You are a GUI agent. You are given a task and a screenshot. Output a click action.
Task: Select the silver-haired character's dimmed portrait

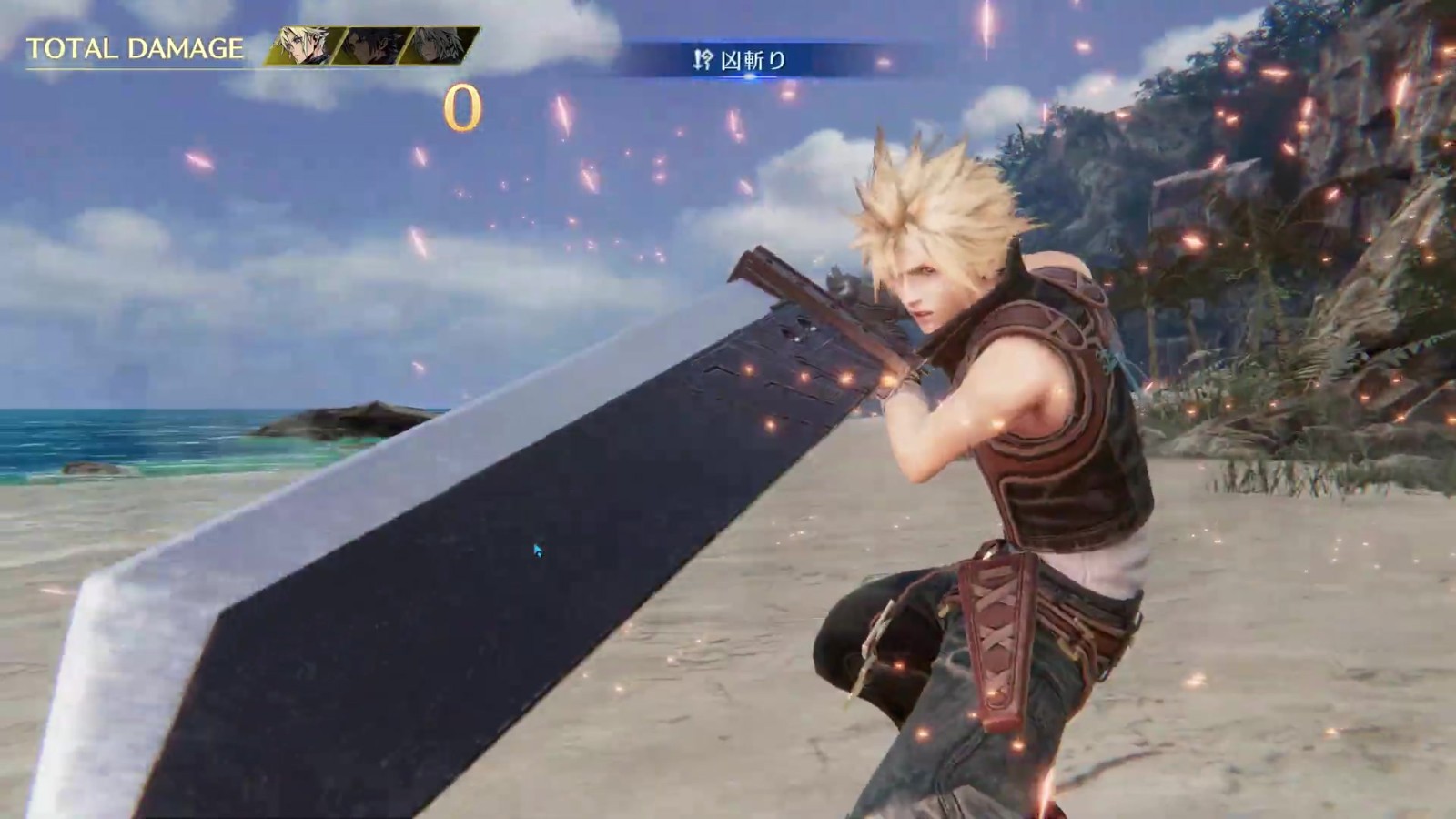[438, 46]
